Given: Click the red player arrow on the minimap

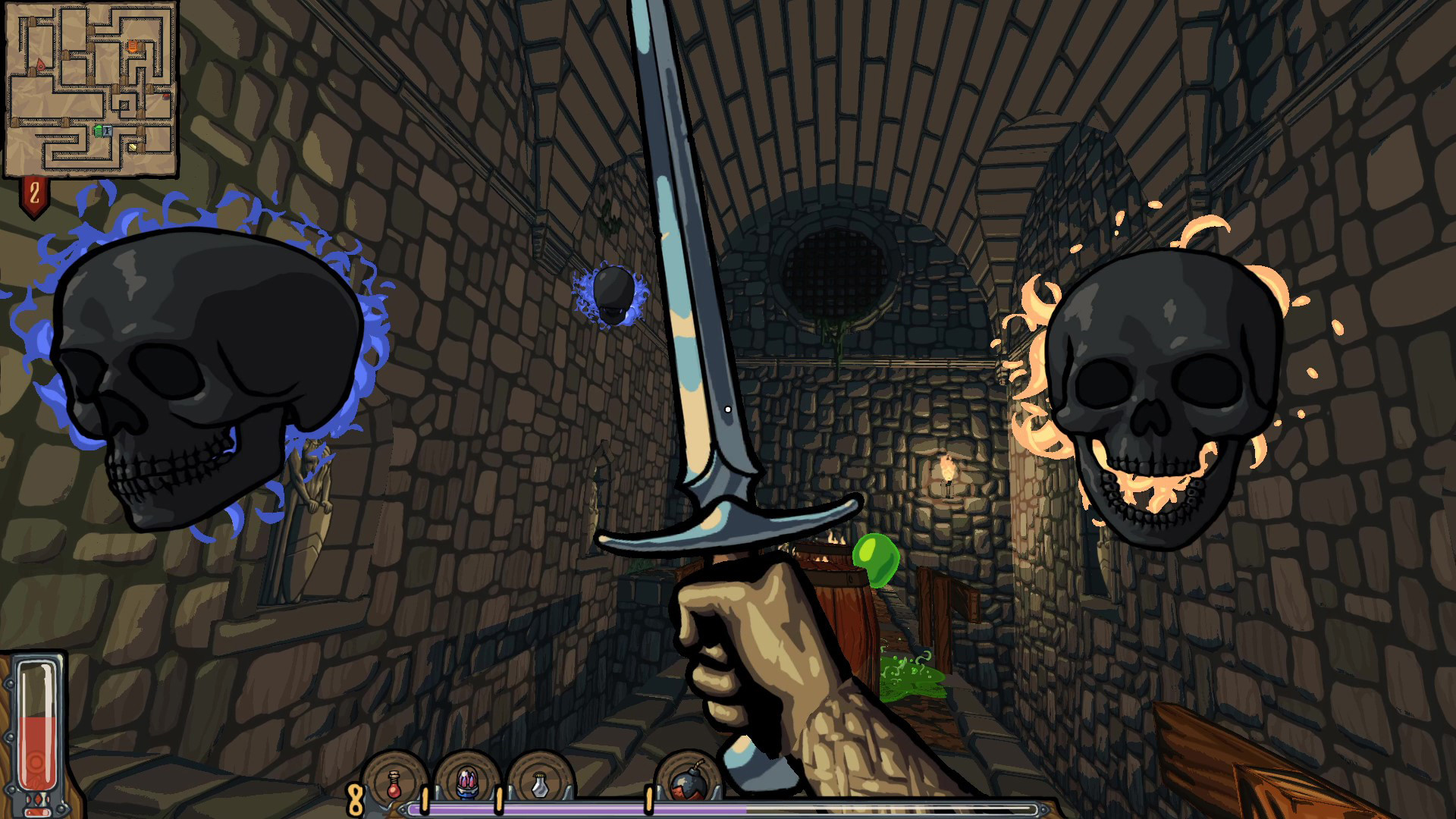Looking at the screenshot, I should click(x=41, y=64).
